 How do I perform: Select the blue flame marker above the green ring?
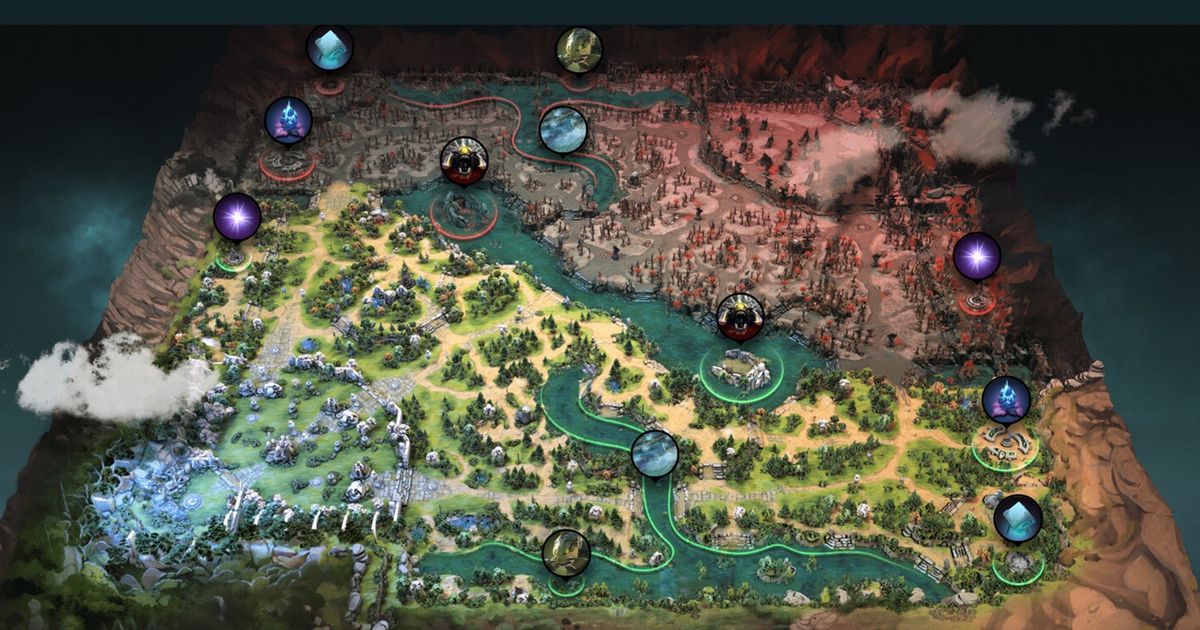coord(1005,400)
